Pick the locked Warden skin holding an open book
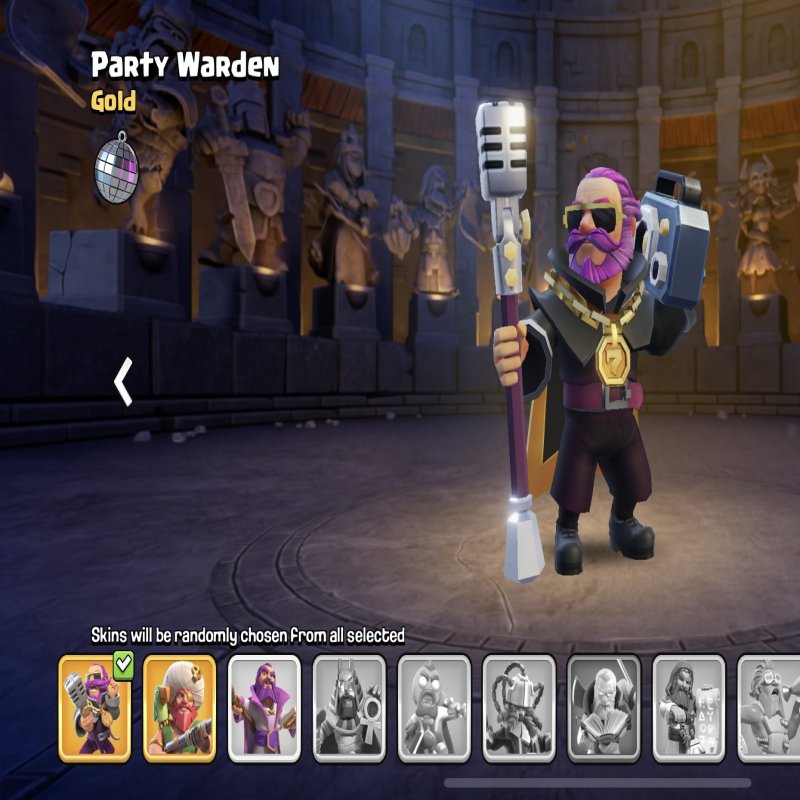This screenshot has width=800, height=800. point(604,708)
